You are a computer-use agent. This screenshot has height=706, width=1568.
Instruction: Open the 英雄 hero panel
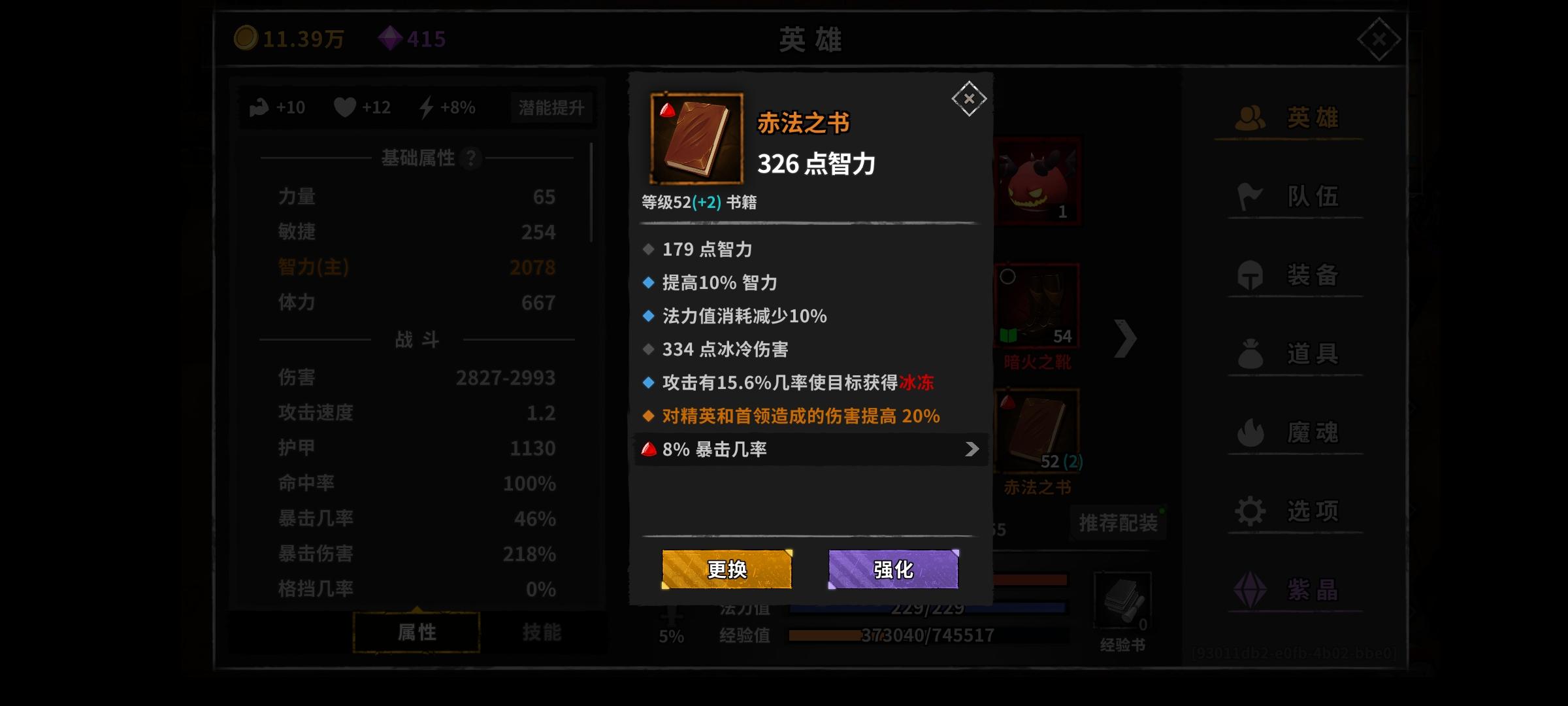pos(1290,118)
